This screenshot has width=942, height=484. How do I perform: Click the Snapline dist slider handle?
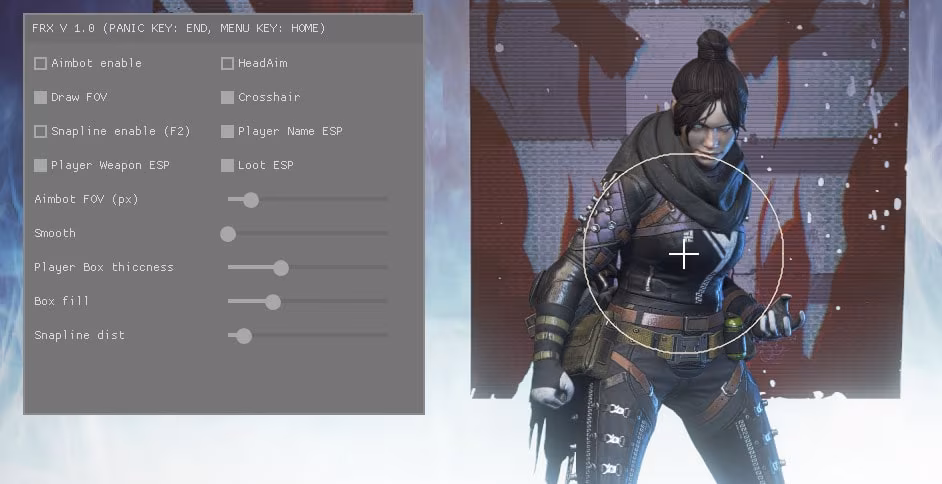coord(243,336)
